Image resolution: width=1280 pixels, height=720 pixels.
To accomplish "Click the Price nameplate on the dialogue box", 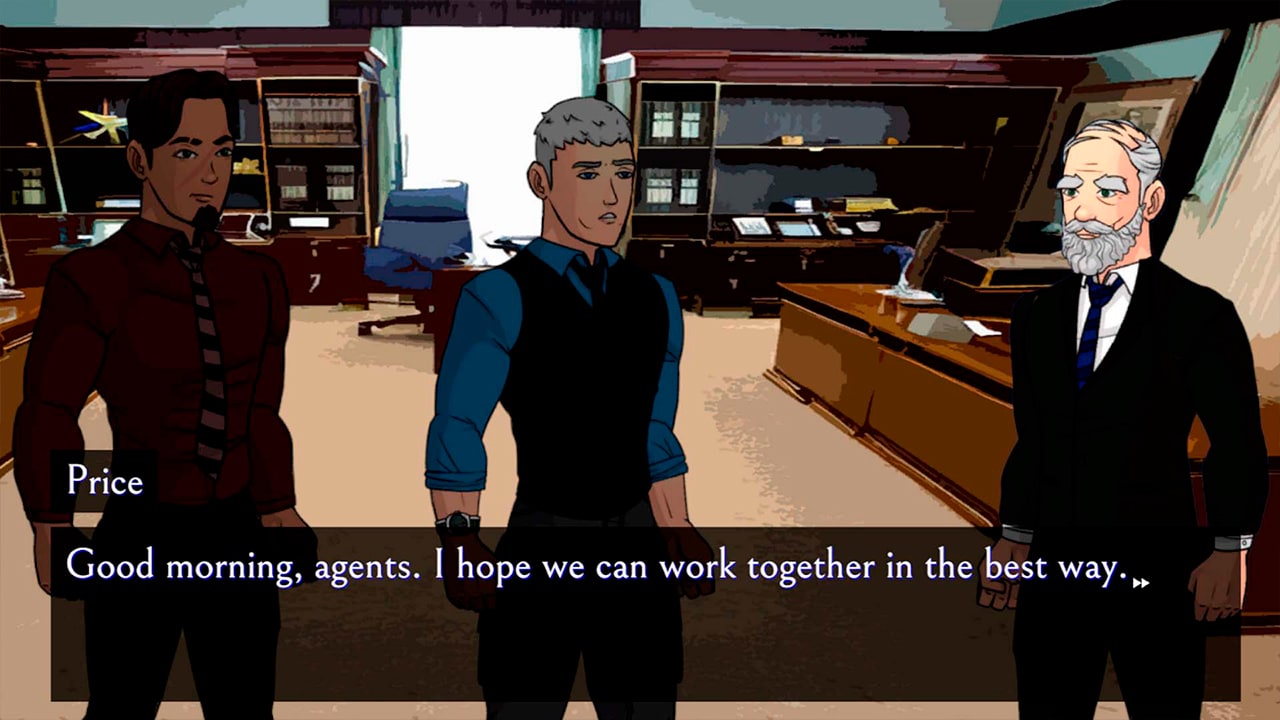I will point(103,482).
